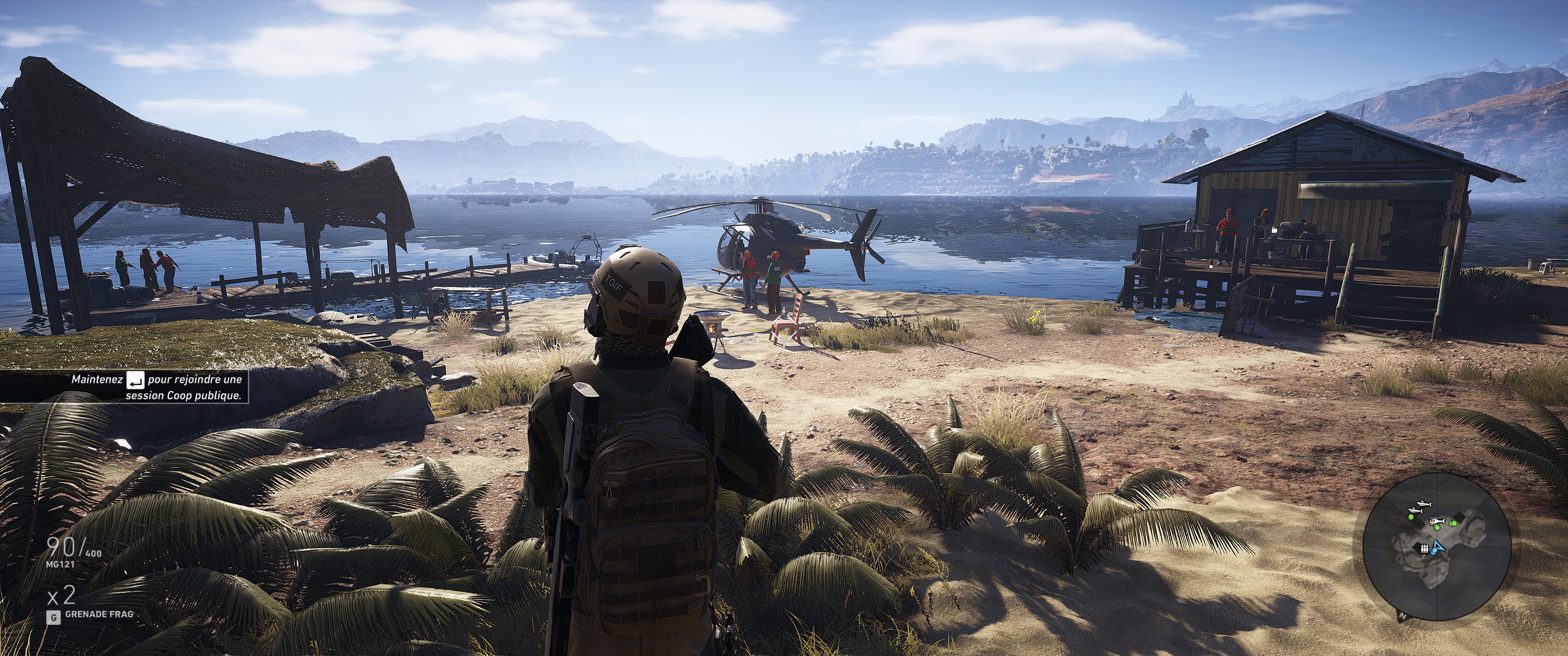Click the boat marker at the top of the minimap
This screenshot has width=1568, height=656.
click(x=1424, y=504)
